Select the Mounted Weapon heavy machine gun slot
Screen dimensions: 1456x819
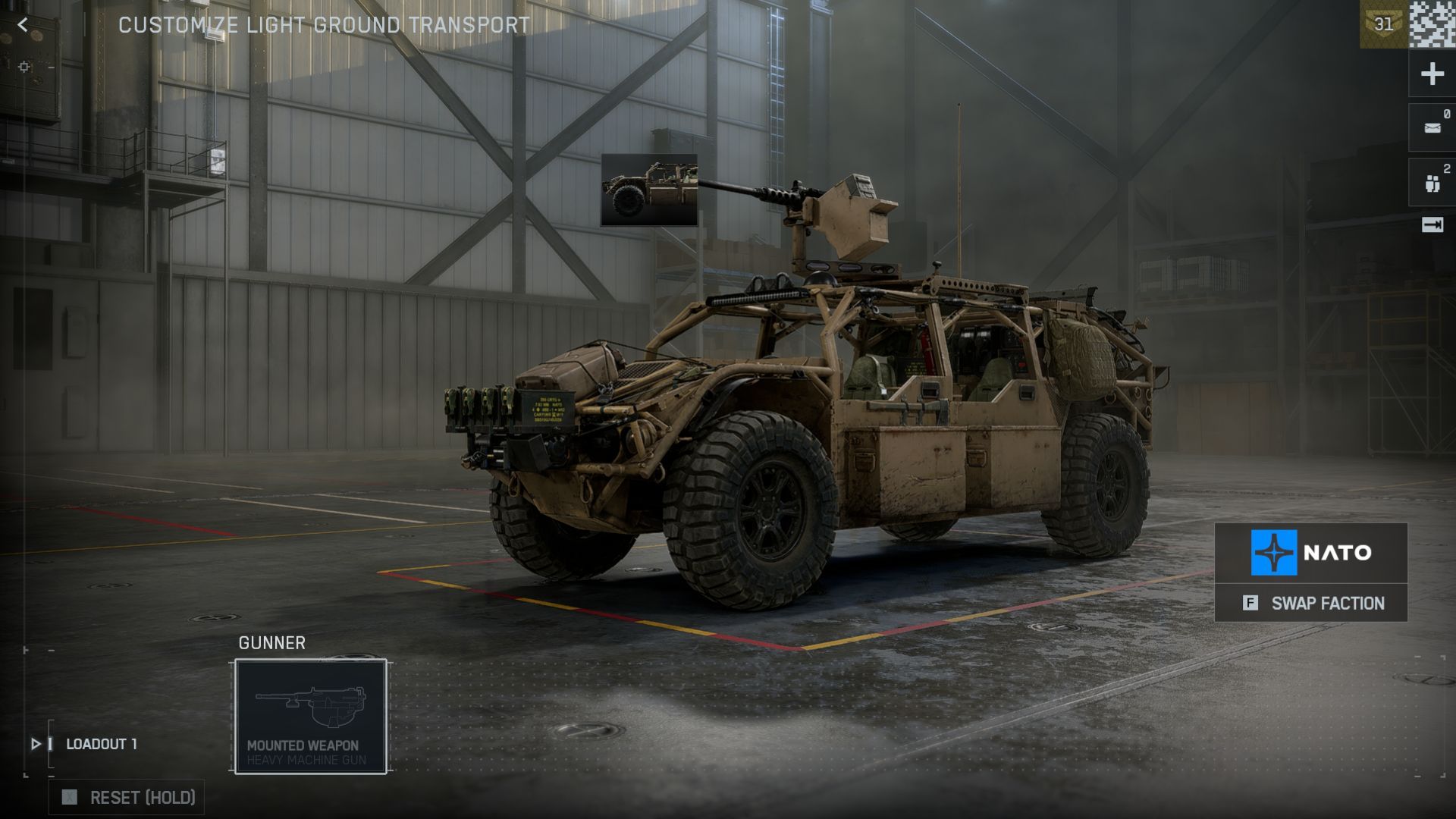click(311, 716)
